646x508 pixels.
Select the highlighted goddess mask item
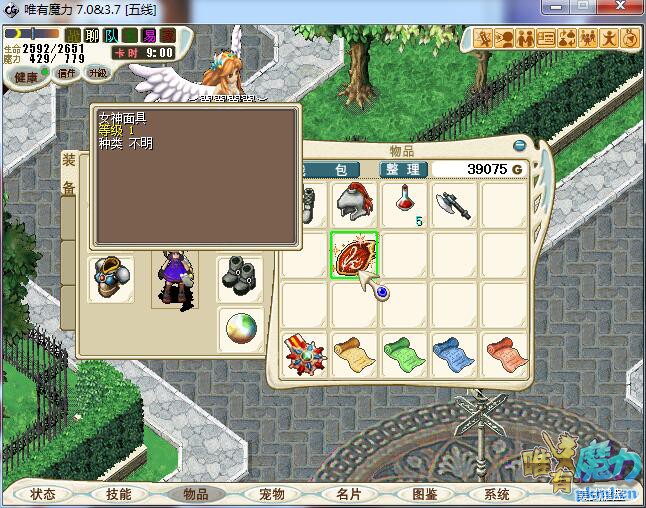(x=353, y=254)
